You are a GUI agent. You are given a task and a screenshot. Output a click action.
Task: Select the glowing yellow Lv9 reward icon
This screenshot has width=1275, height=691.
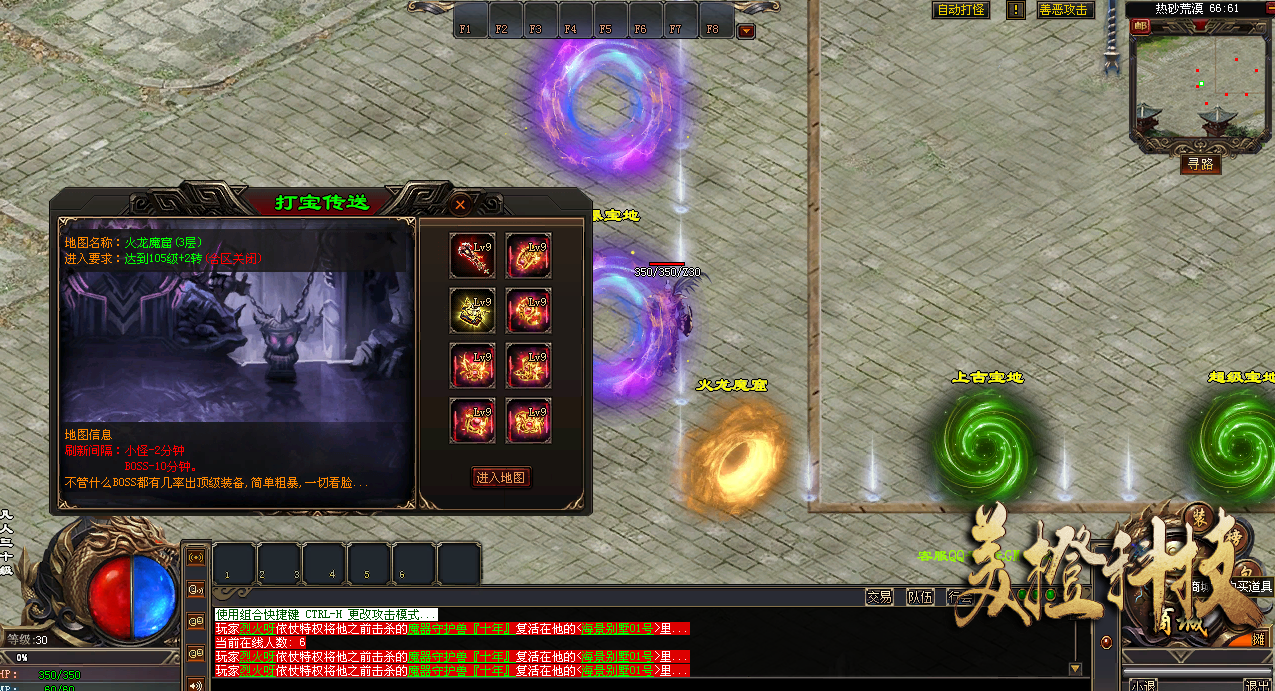click(472, 310)
